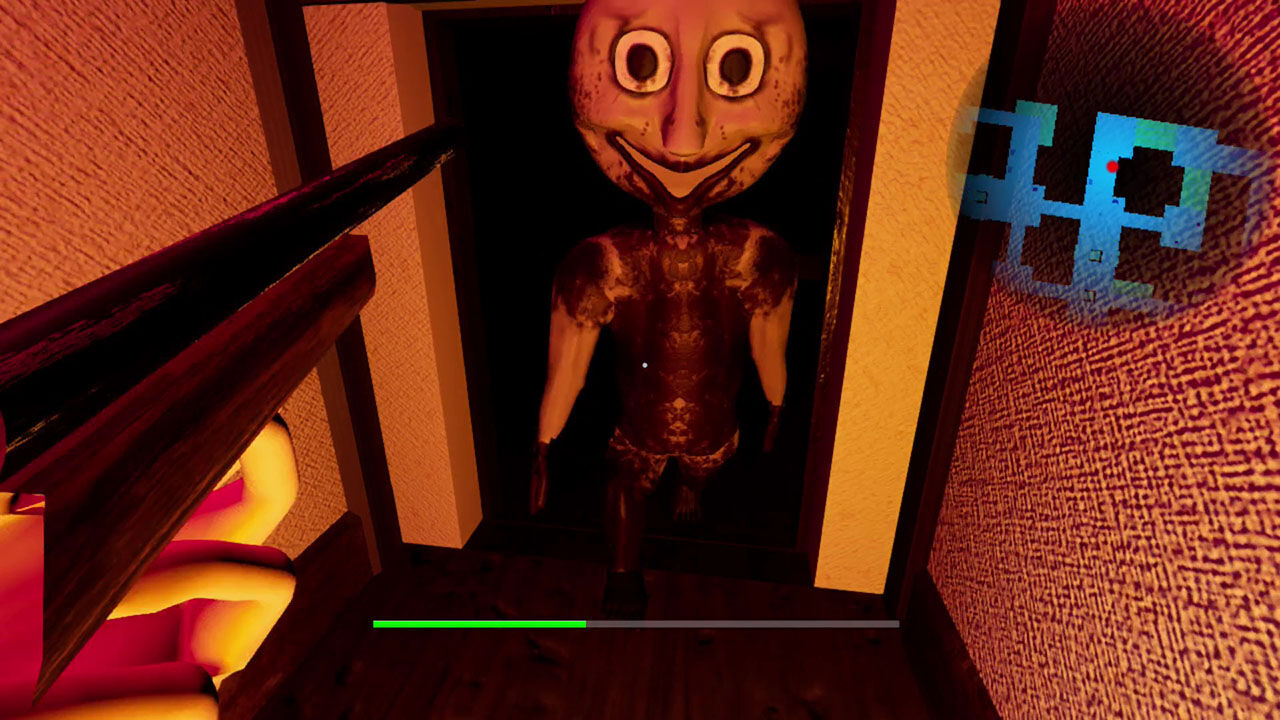Click the red player marker on the minimap

point(1111,164)
